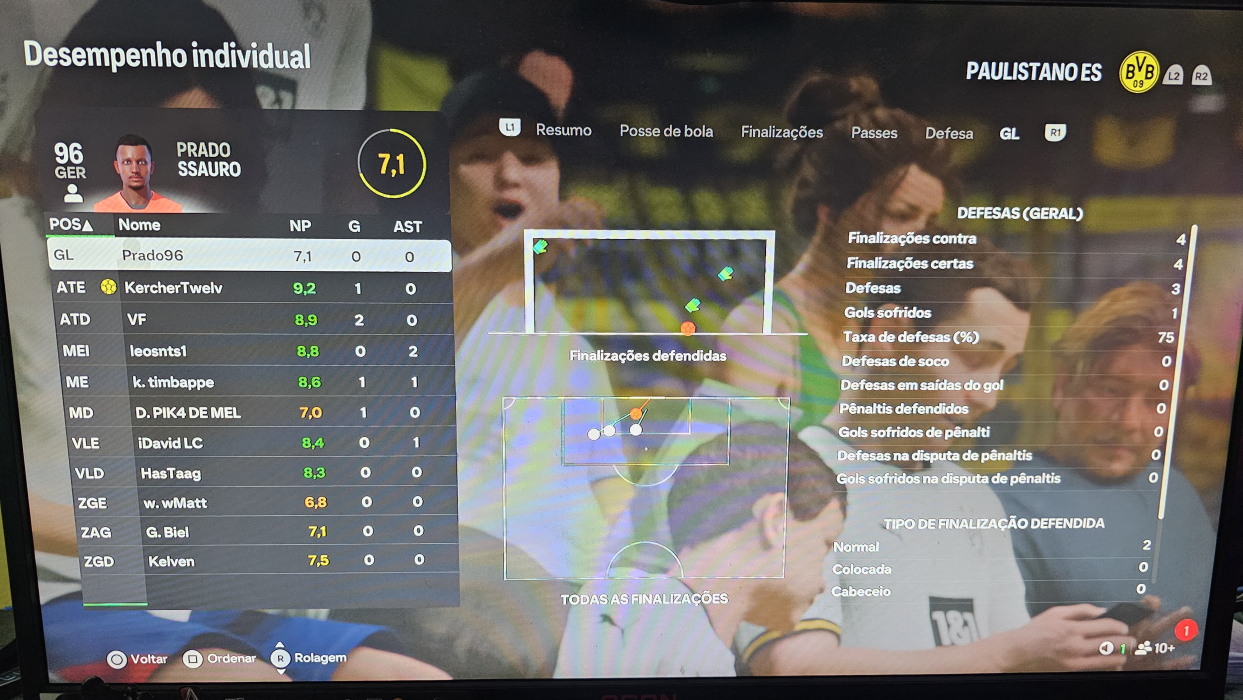The image size is (1243, 700).
Task: Sort players by the POS column header
Action: point(72,225)
